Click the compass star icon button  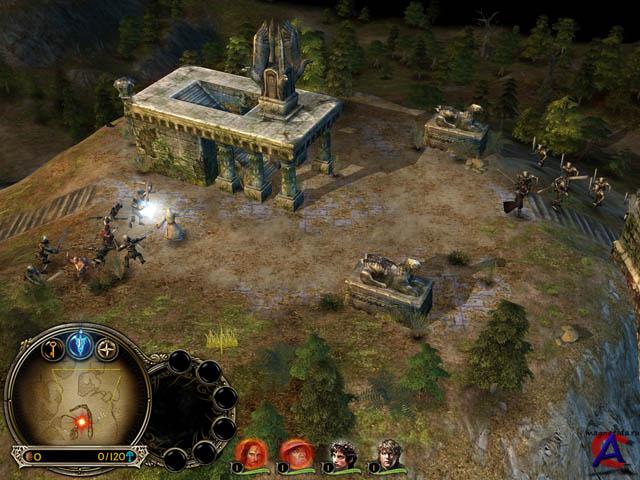106,349
